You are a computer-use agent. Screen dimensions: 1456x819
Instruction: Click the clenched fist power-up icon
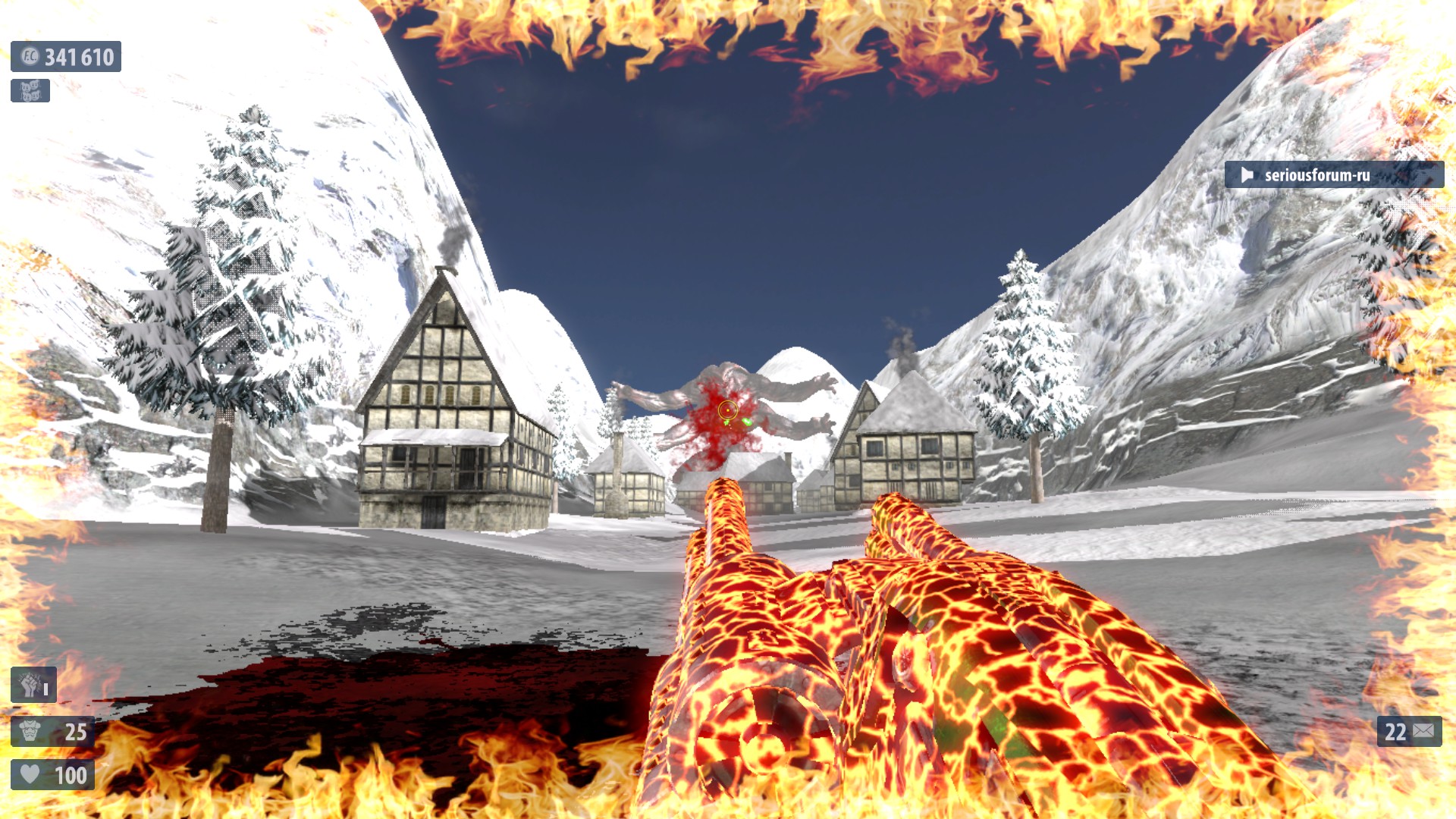coord(32,686)
